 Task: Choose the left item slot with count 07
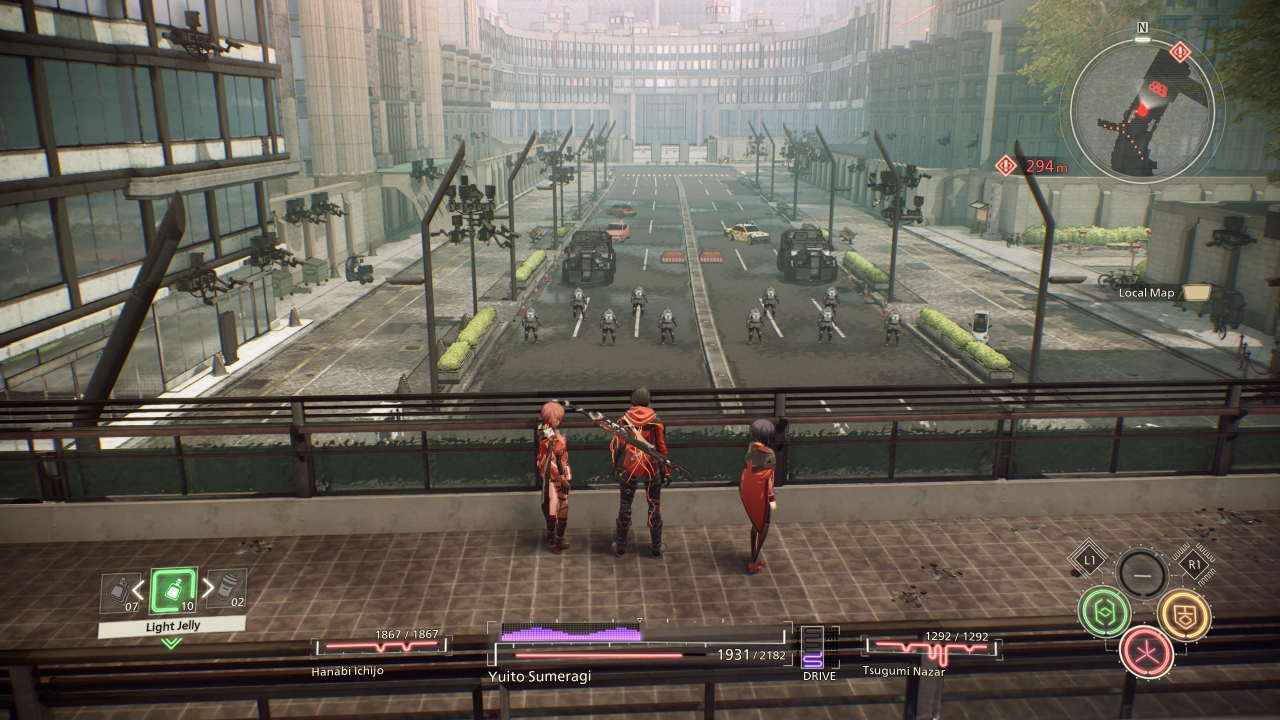pyautogui.click(x=120, y=593)
